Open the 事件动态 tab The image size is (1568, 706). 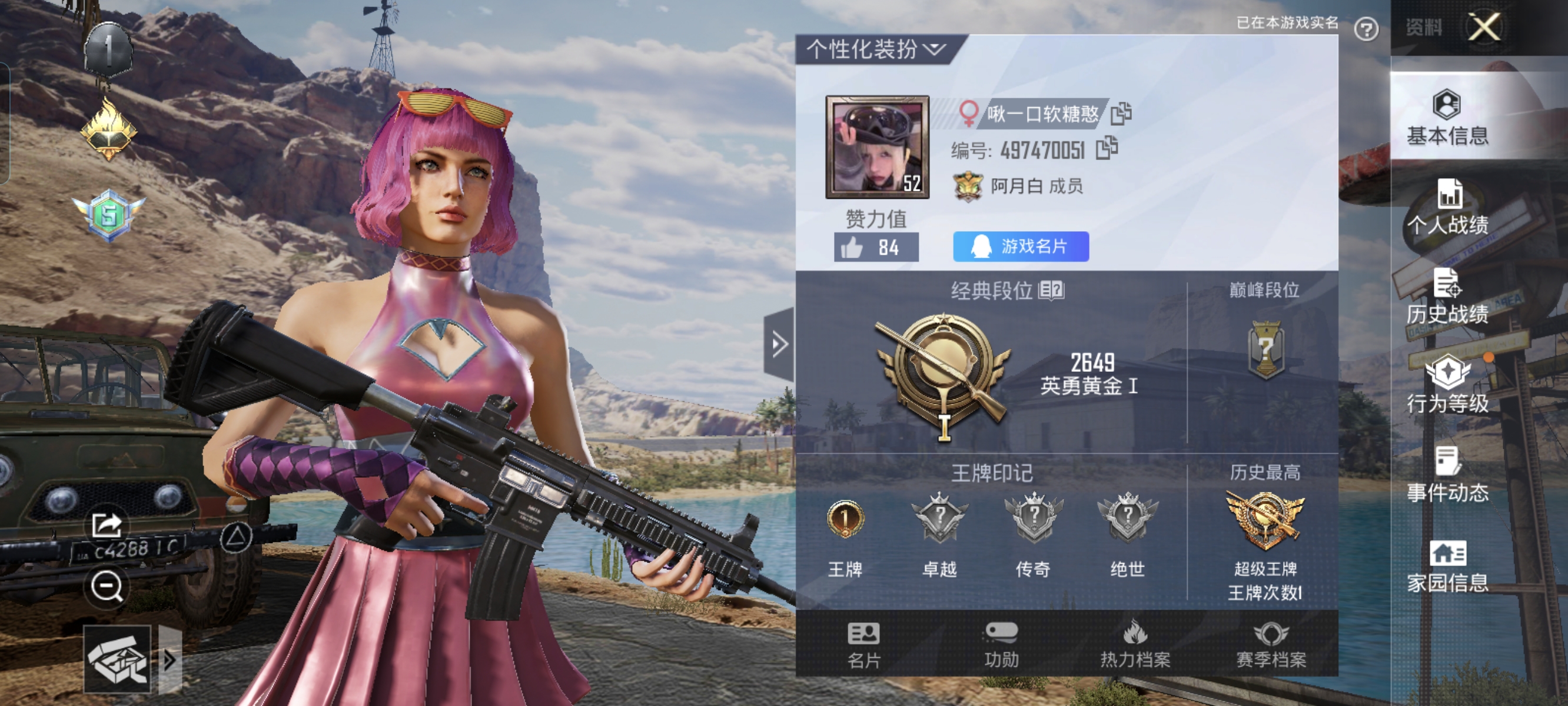pyautogui.click(x=1447, y=475)
